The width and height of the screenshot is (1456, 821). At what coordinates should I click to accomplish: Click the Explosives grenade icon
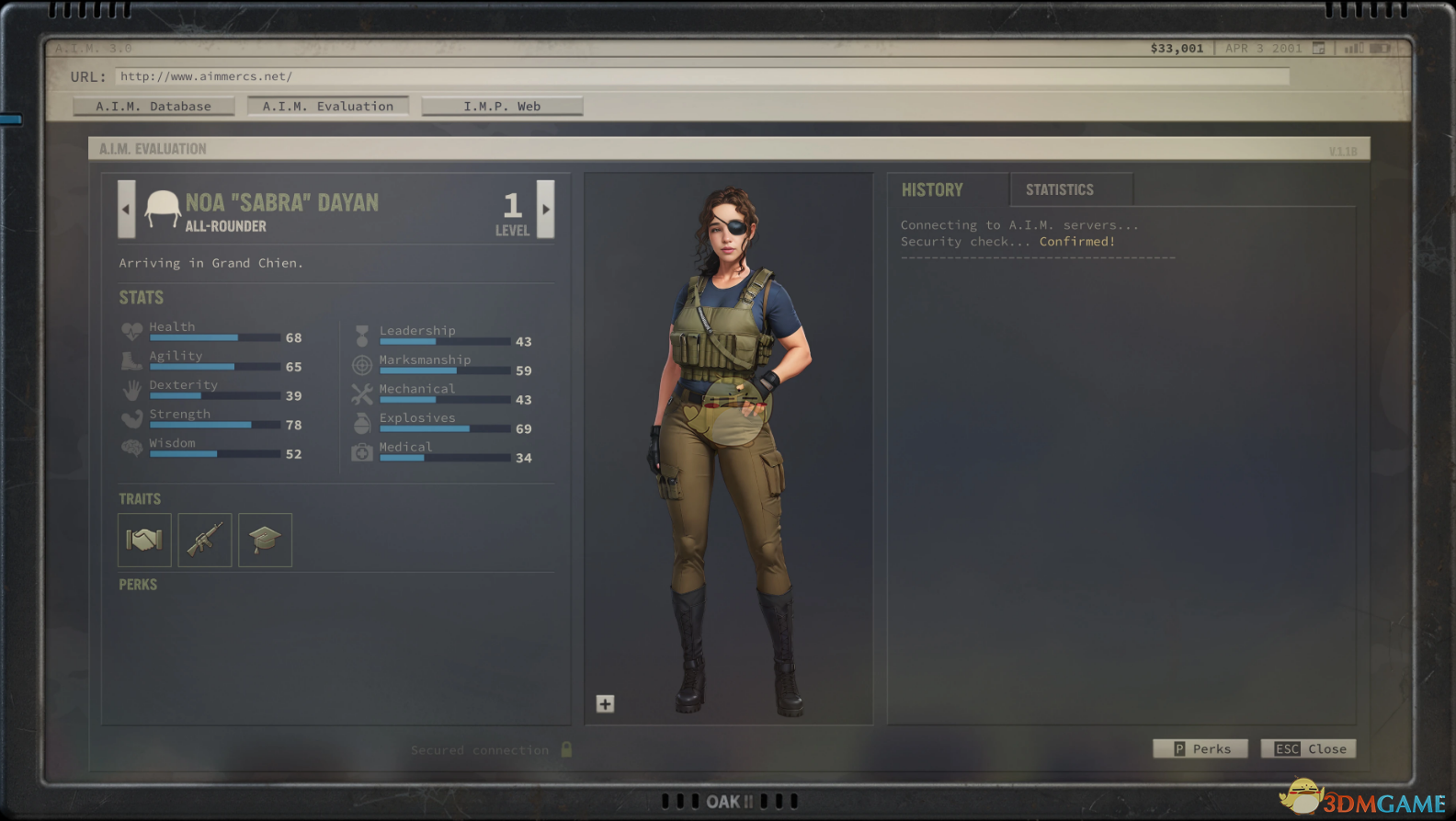pyautogui.click(x=362, y=422)
